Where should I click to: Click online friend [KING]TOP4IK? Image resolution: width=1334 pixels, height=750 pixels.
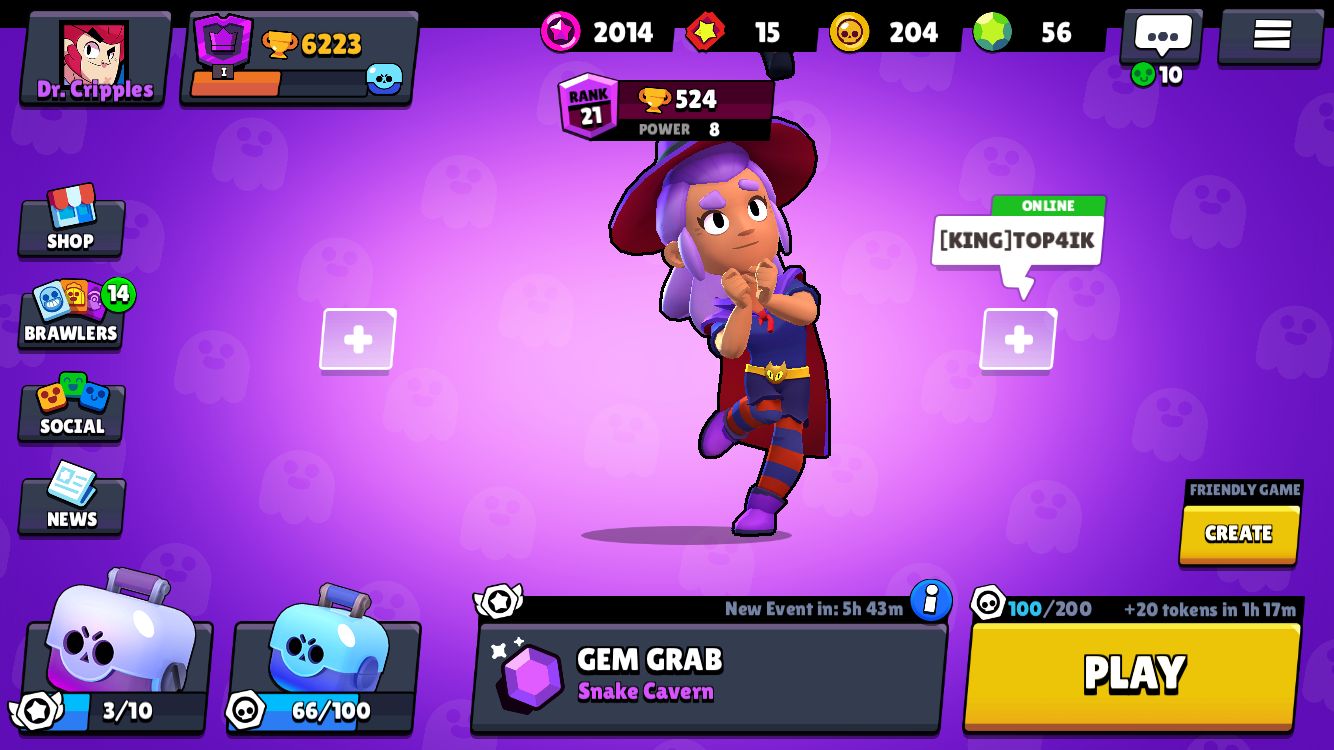click(1017, 237)
